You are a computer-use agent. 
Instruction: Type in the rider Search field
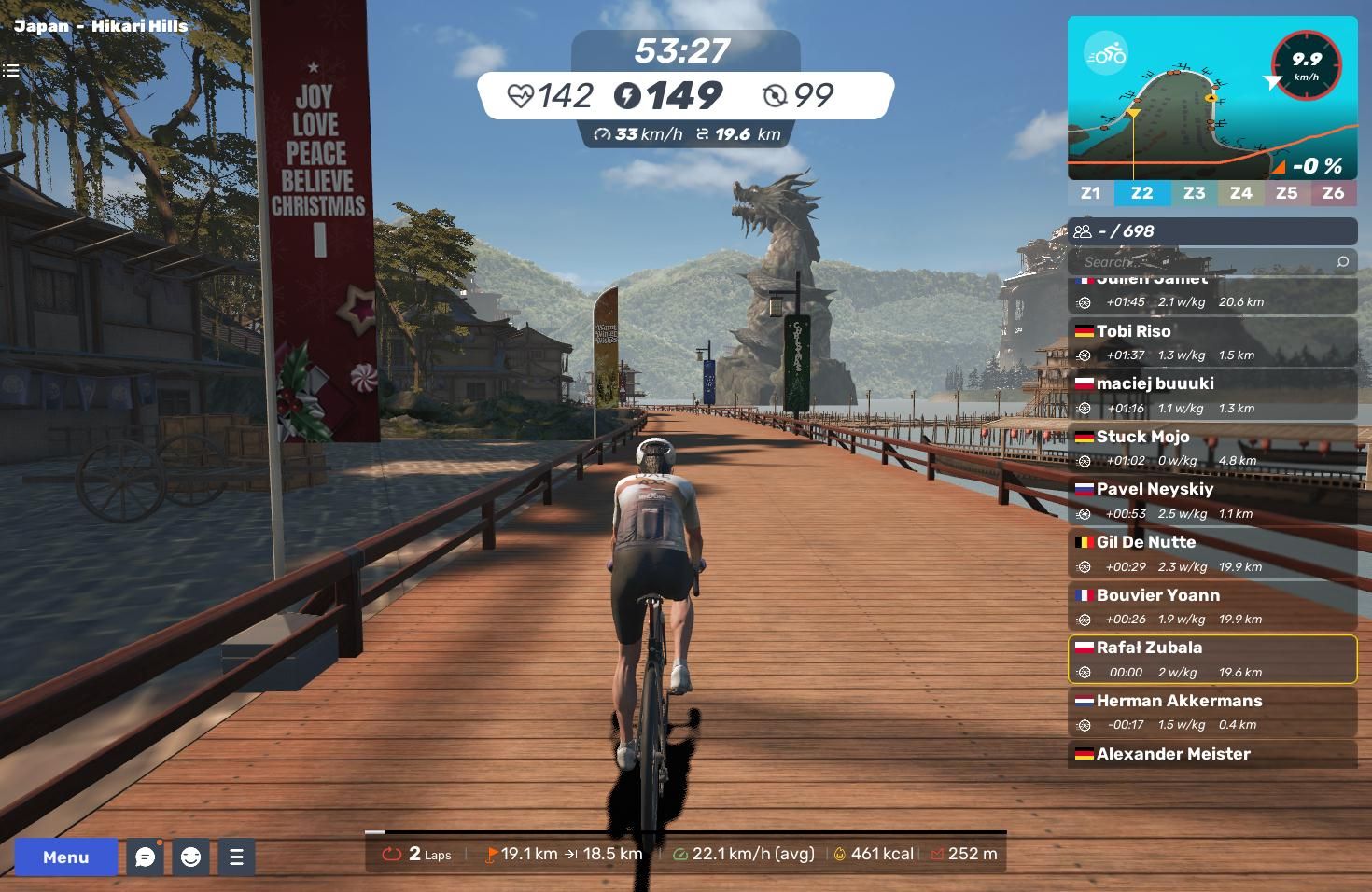click(x=1204, y=262)
